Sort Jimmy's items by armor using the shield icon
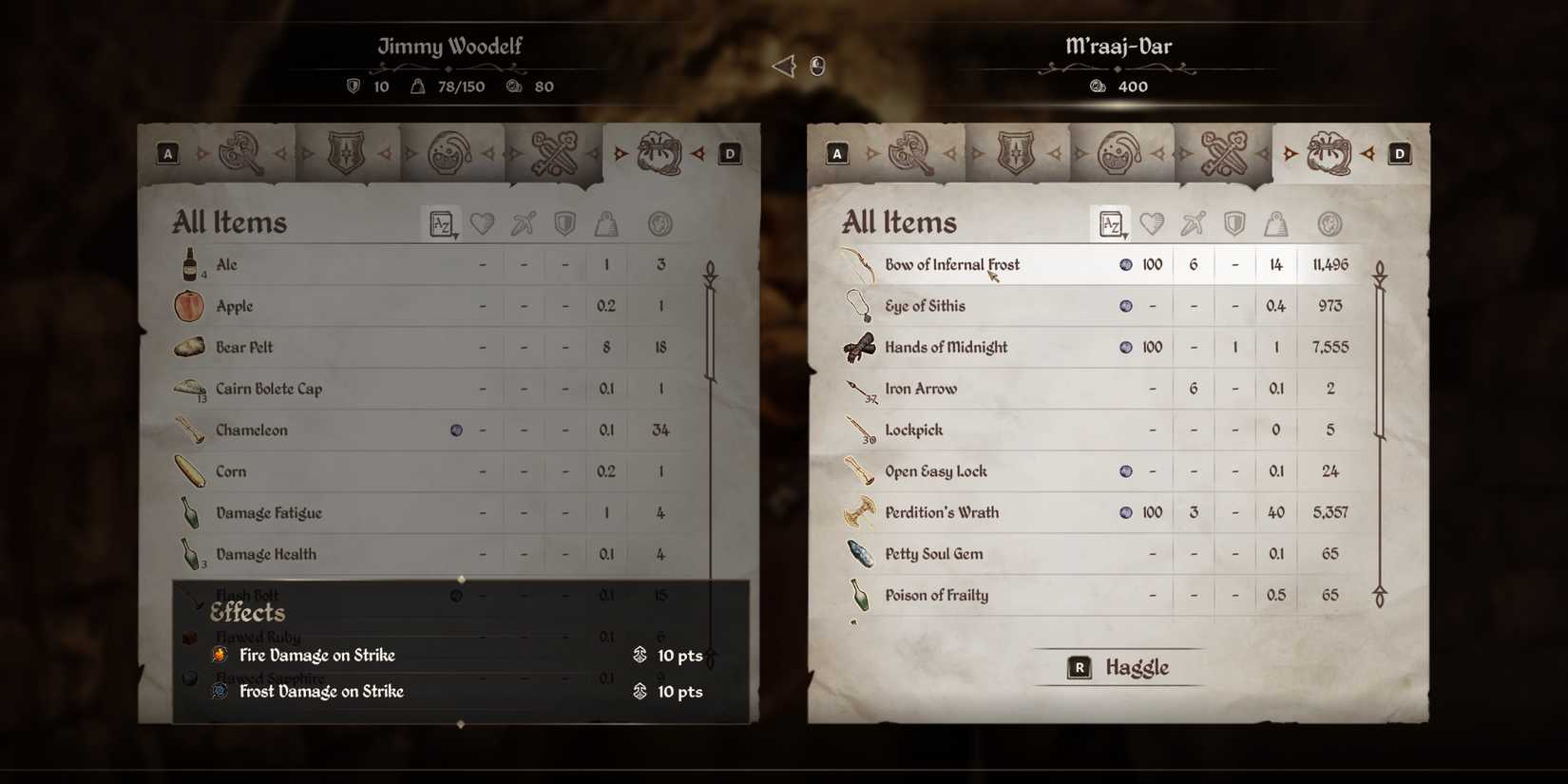The height and width of the screenshot is (784, 1568). pos(564,222)
